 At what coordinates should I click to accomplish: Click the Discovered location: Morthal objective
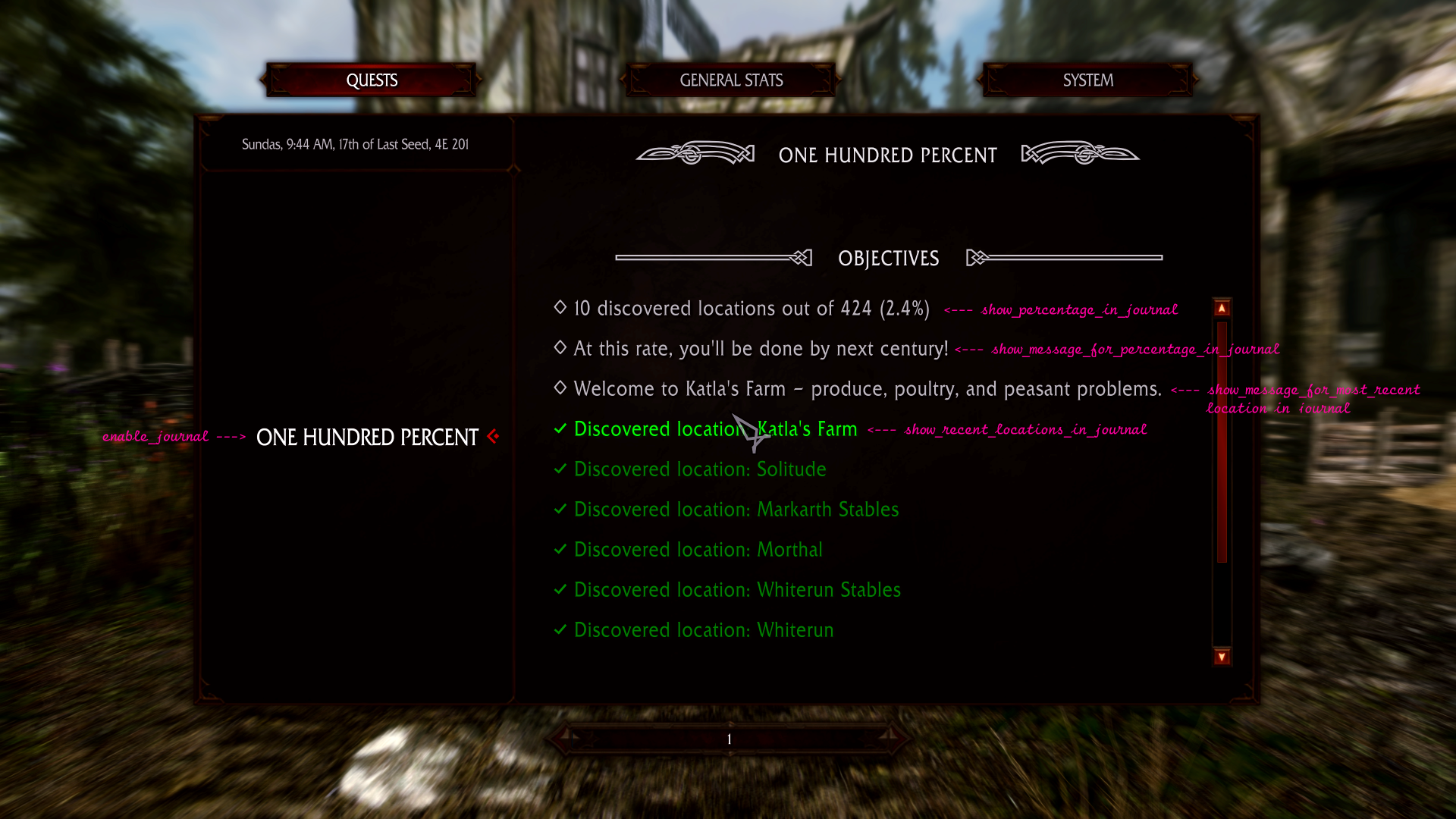click(x=698, y=550)
